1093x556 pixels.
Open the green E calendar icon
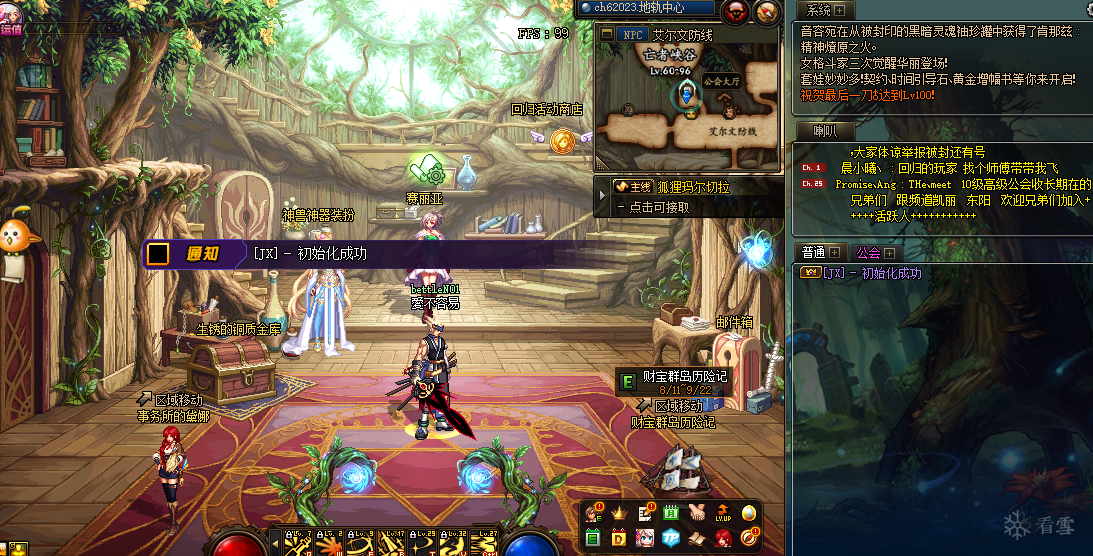(592, 539)
